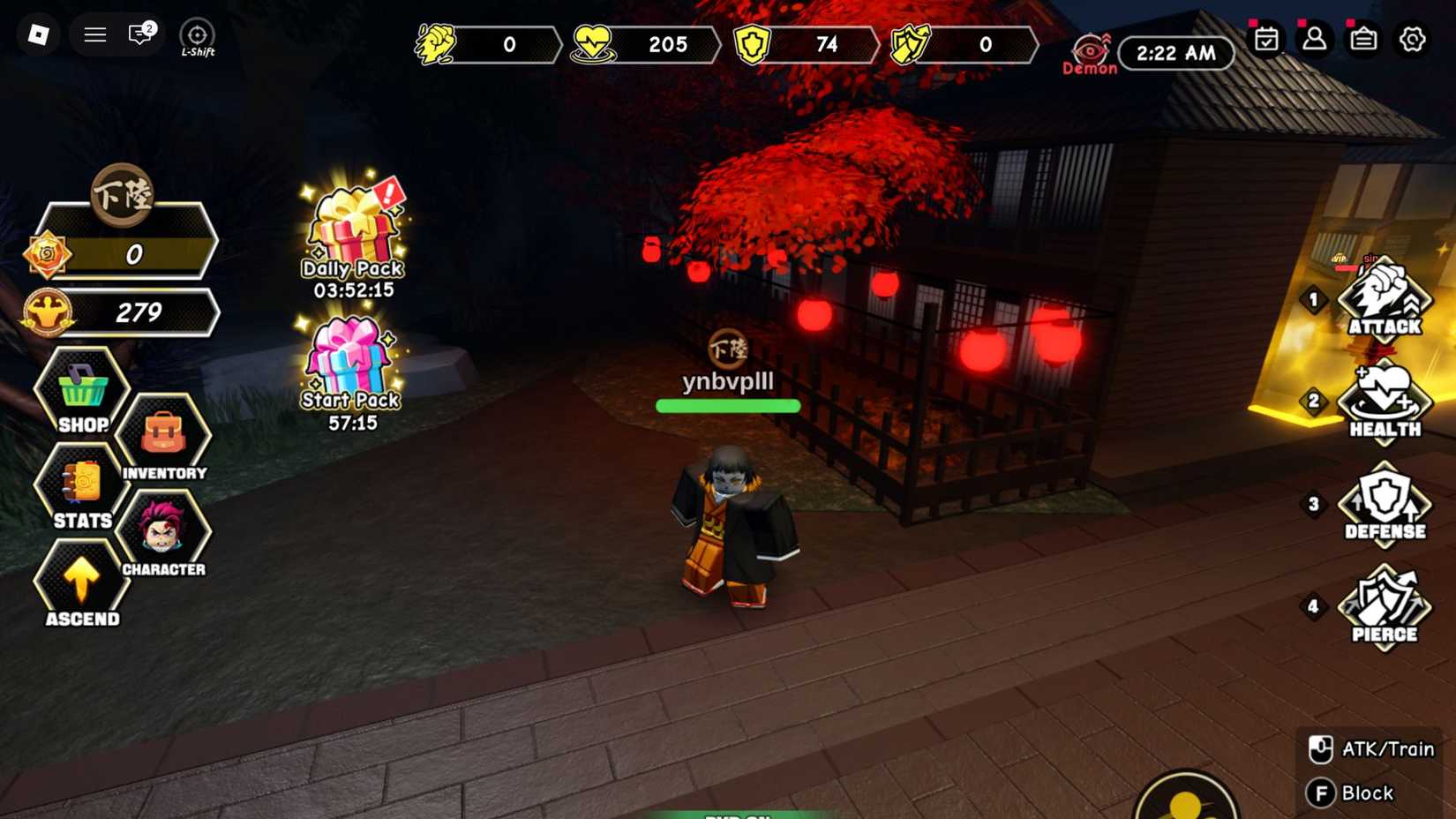Open the daily tasks calendar icon
Image resolution: width=1456 pixels, height=819 pixels.
pos(1267,40)
